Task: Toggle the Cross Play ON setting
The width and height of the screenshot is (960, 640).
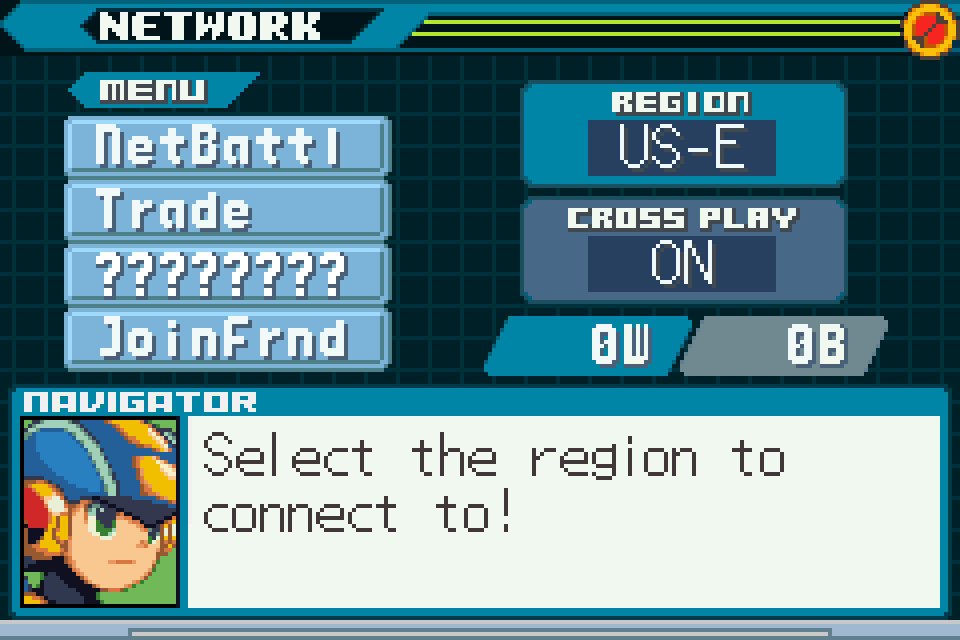Action: tap(682, 264)
